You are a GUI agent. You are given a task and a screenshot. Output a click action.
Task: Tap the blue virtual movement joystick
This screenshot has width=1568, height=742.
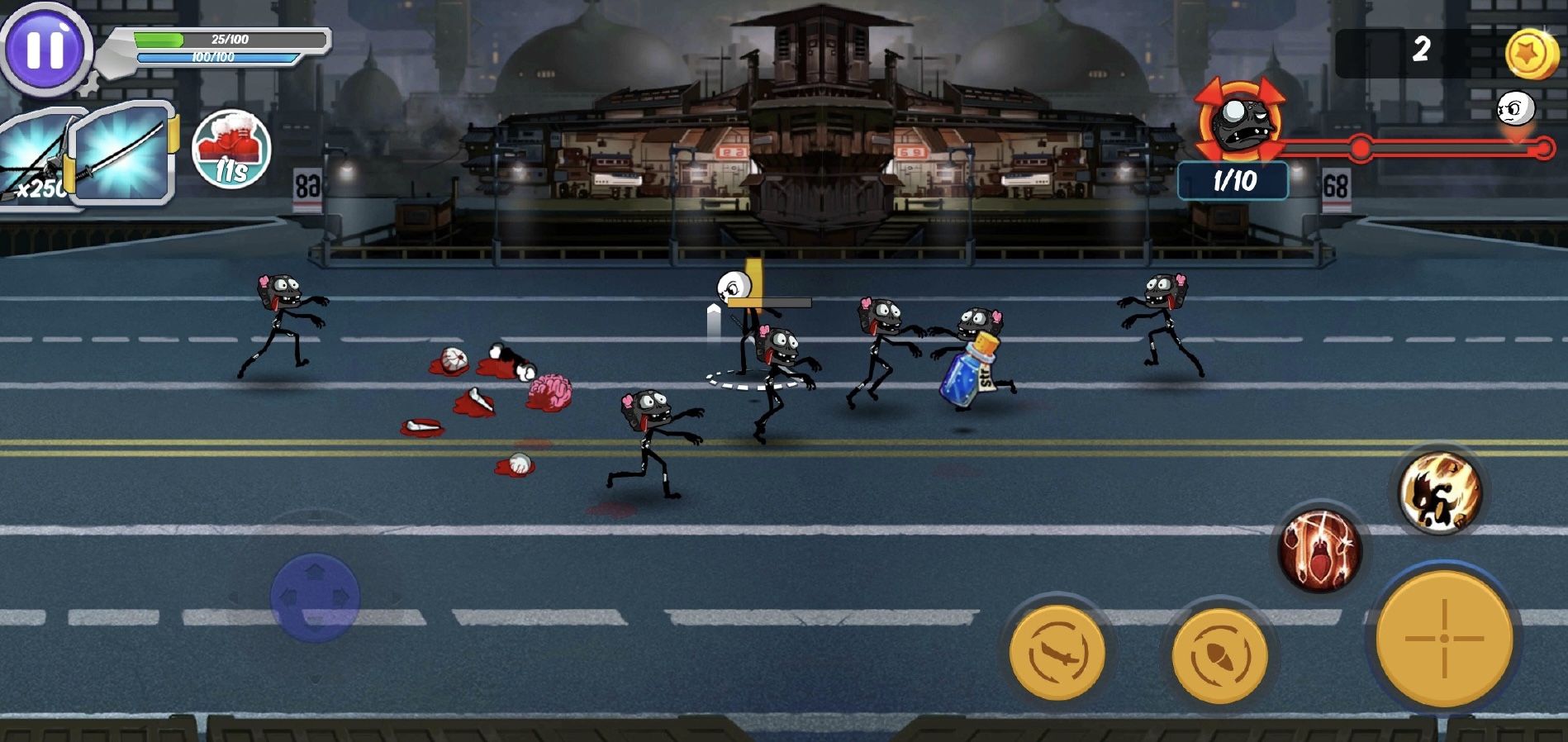315,597
